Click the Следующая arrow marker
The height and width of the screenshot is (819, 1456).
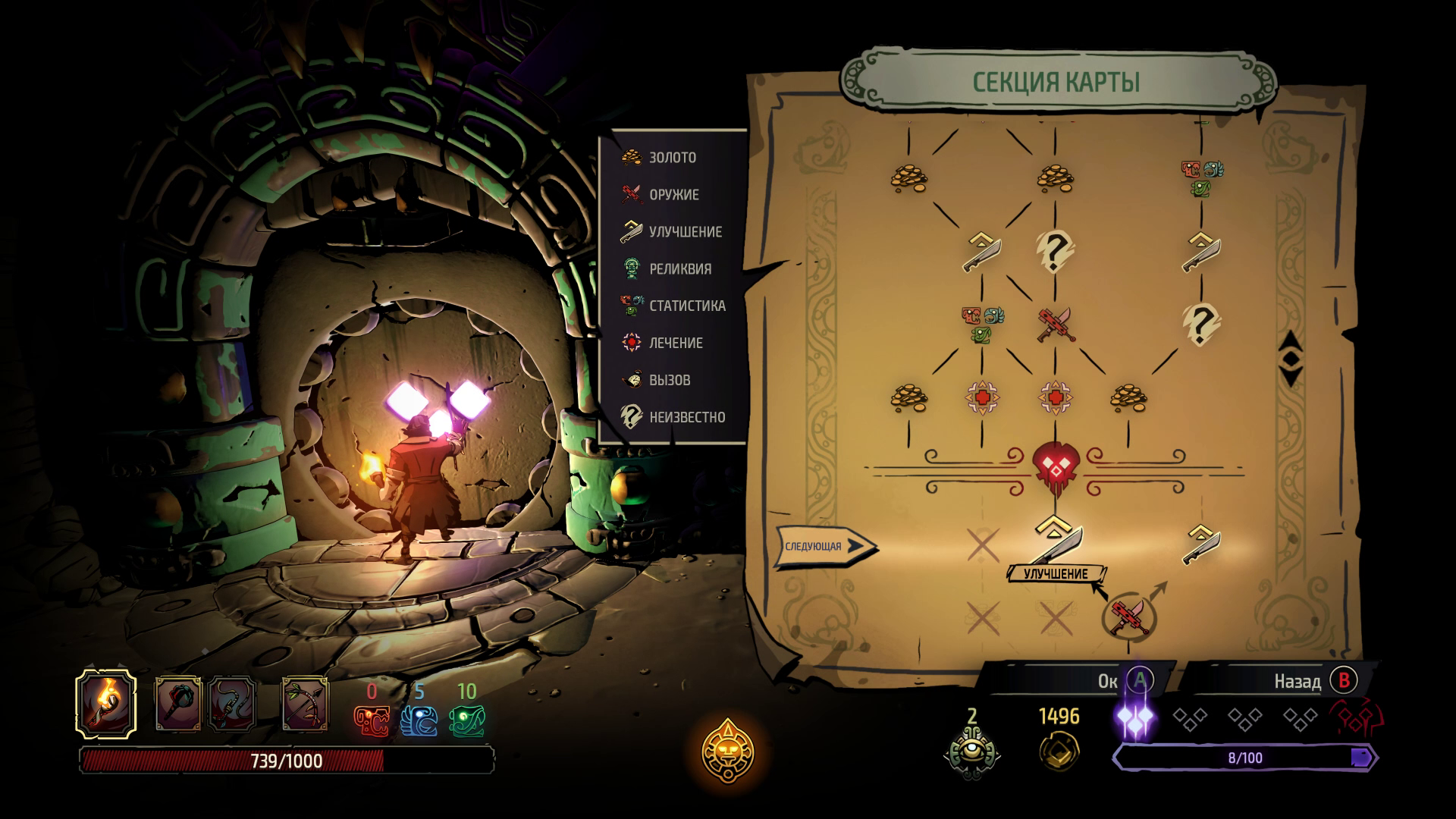[x=824, y=545]
